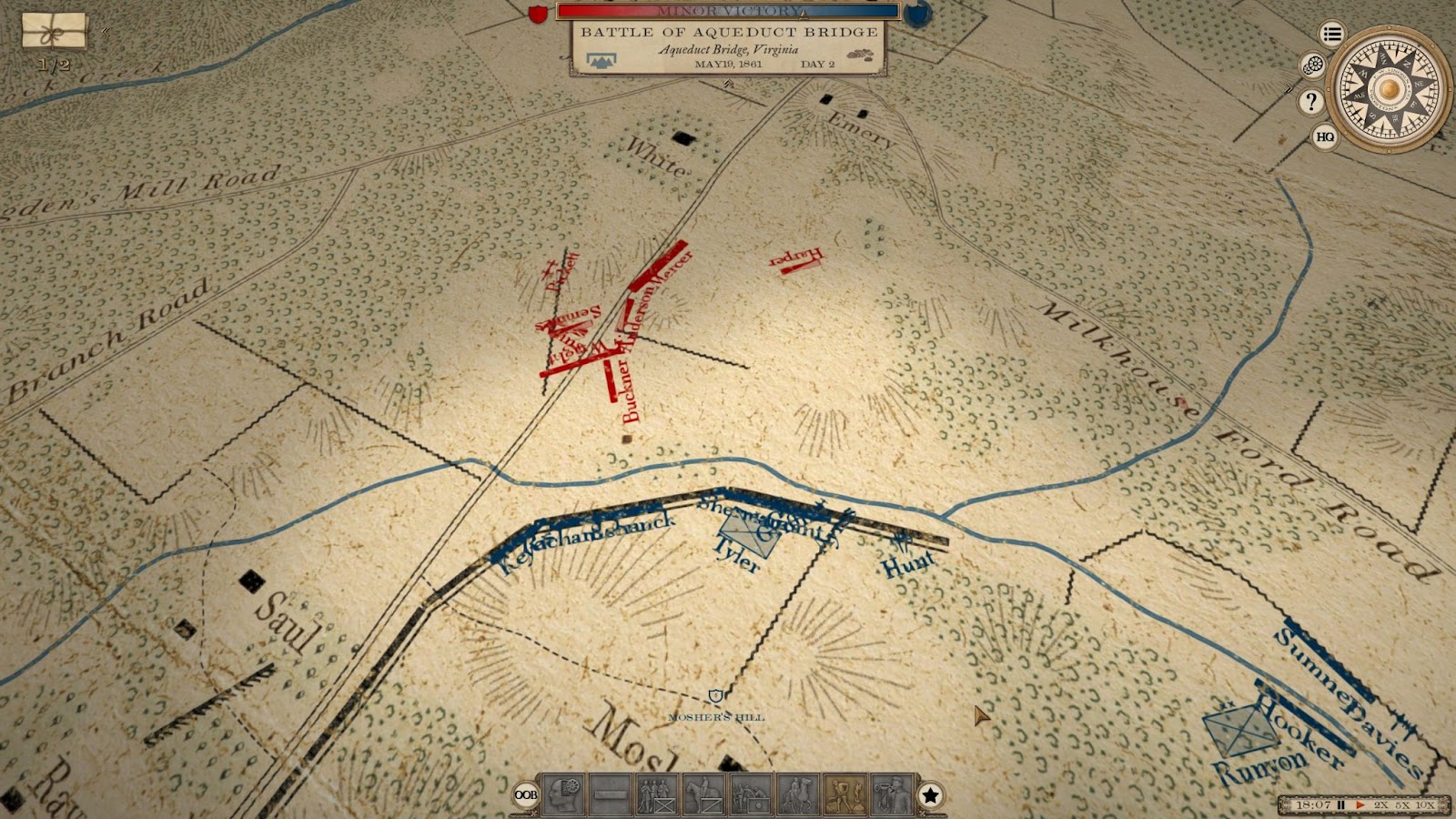Select the bugler toolbar icon
The width and height of the screenshot is (1456, 819).
(892, 794)
